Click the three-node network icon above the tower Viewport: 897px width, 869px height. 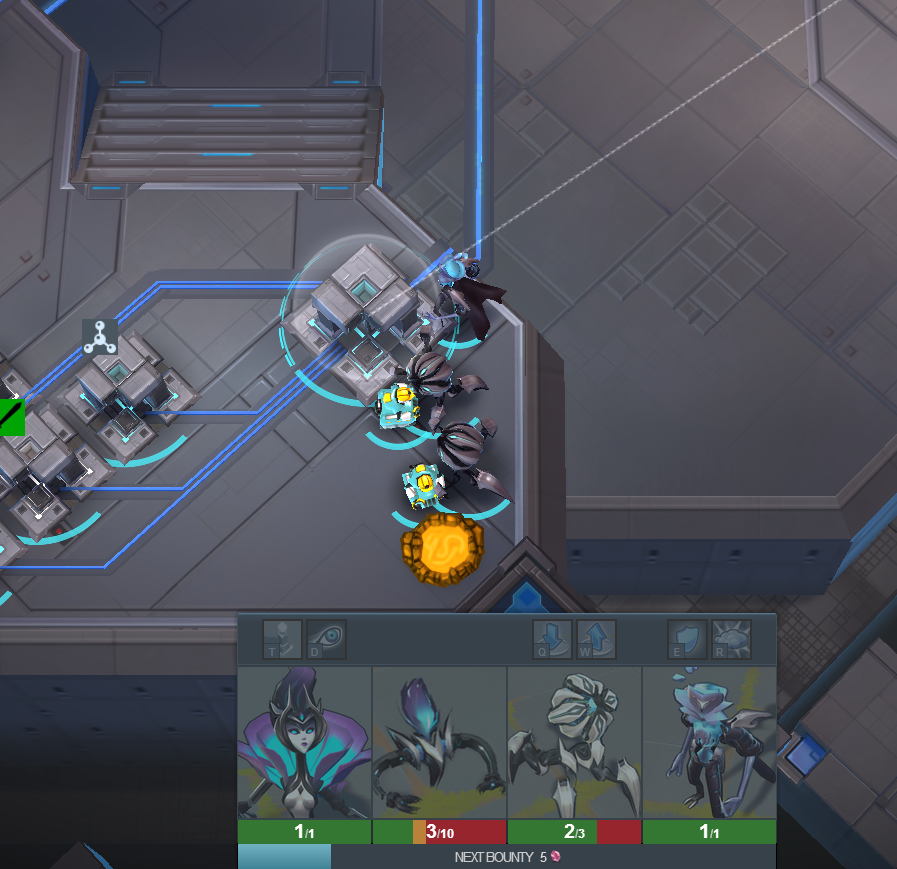pos(99,338)
